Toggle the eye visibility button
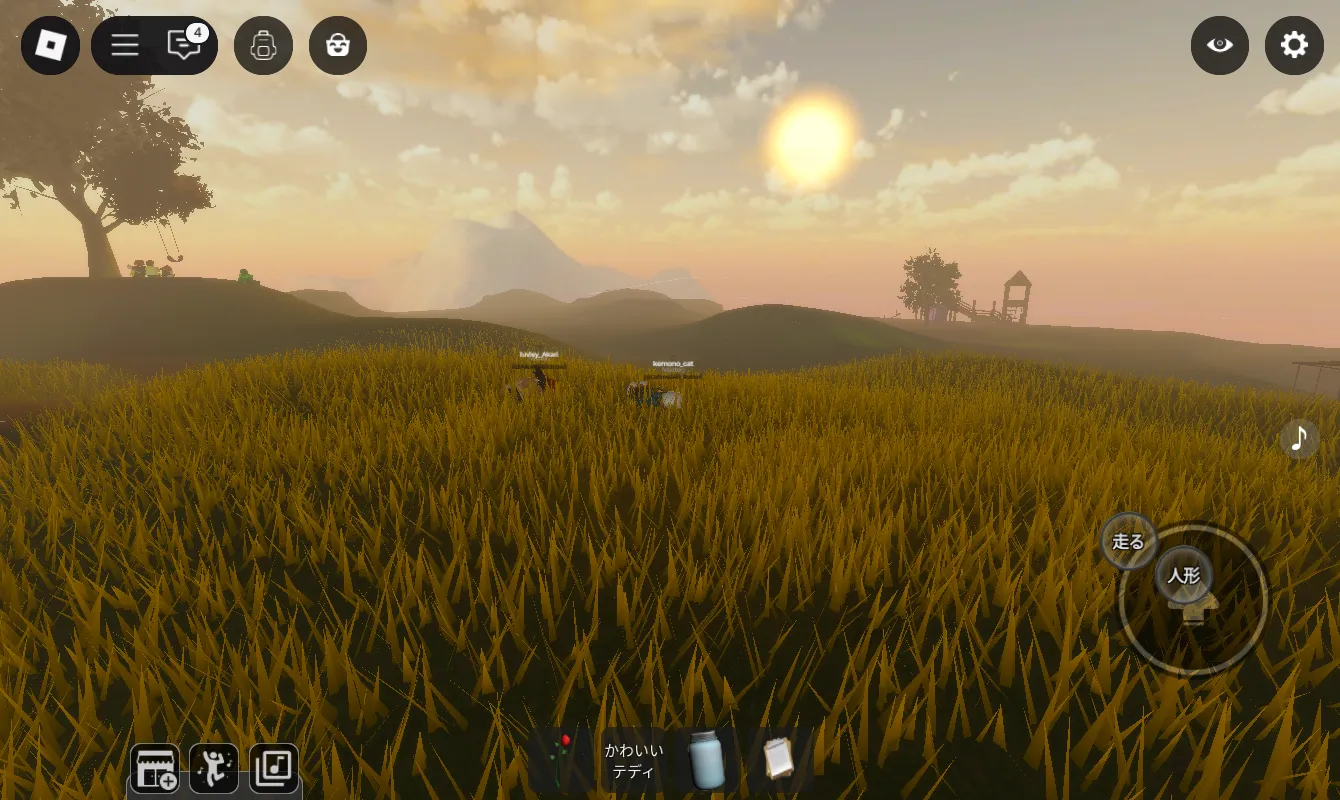Image resolution: width=1340 pixels, height=800 pixels. coord(1219,45)
